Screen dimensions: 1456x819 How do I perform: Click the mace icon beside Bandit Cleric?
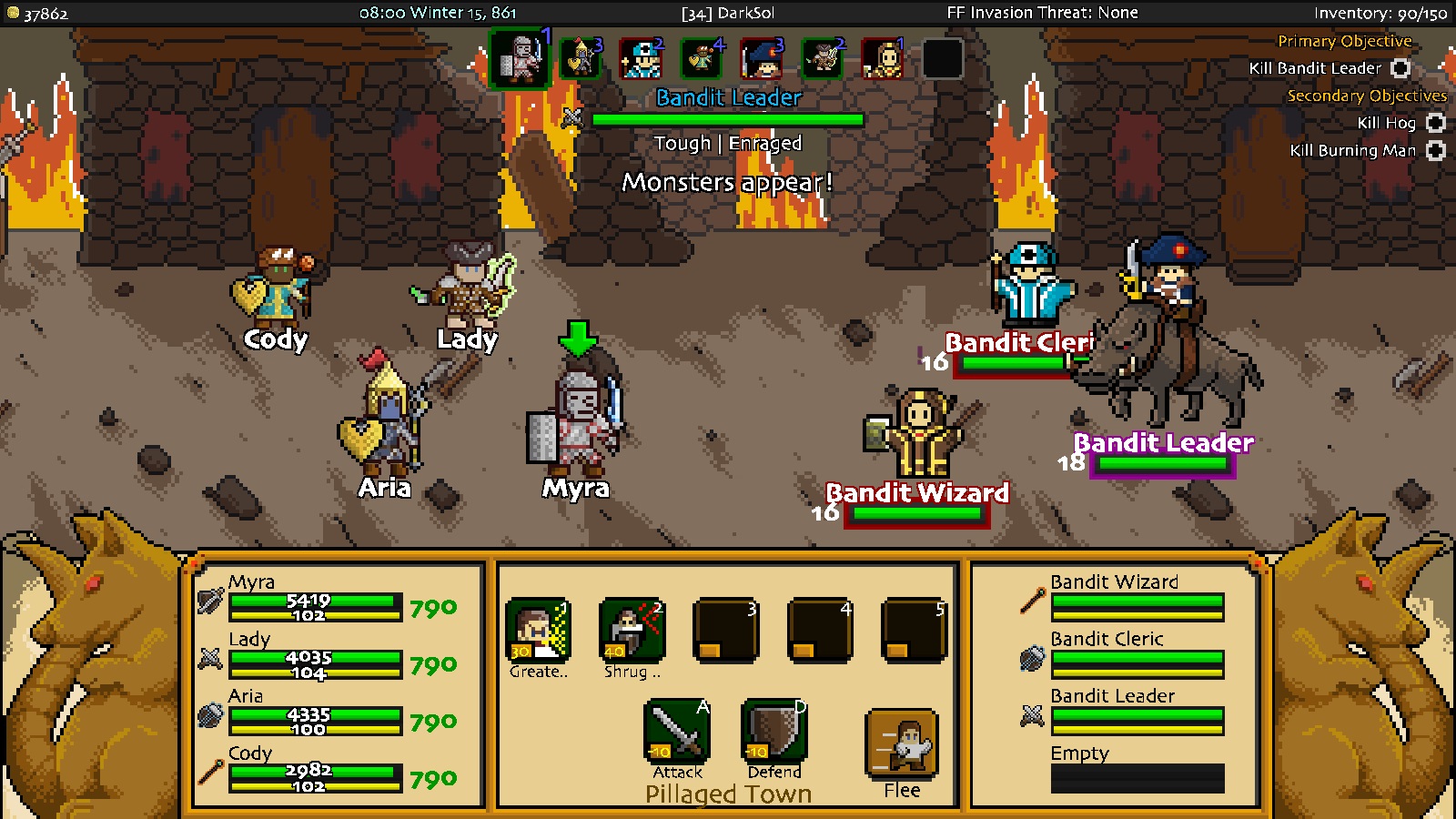[x=1031, y=657]
